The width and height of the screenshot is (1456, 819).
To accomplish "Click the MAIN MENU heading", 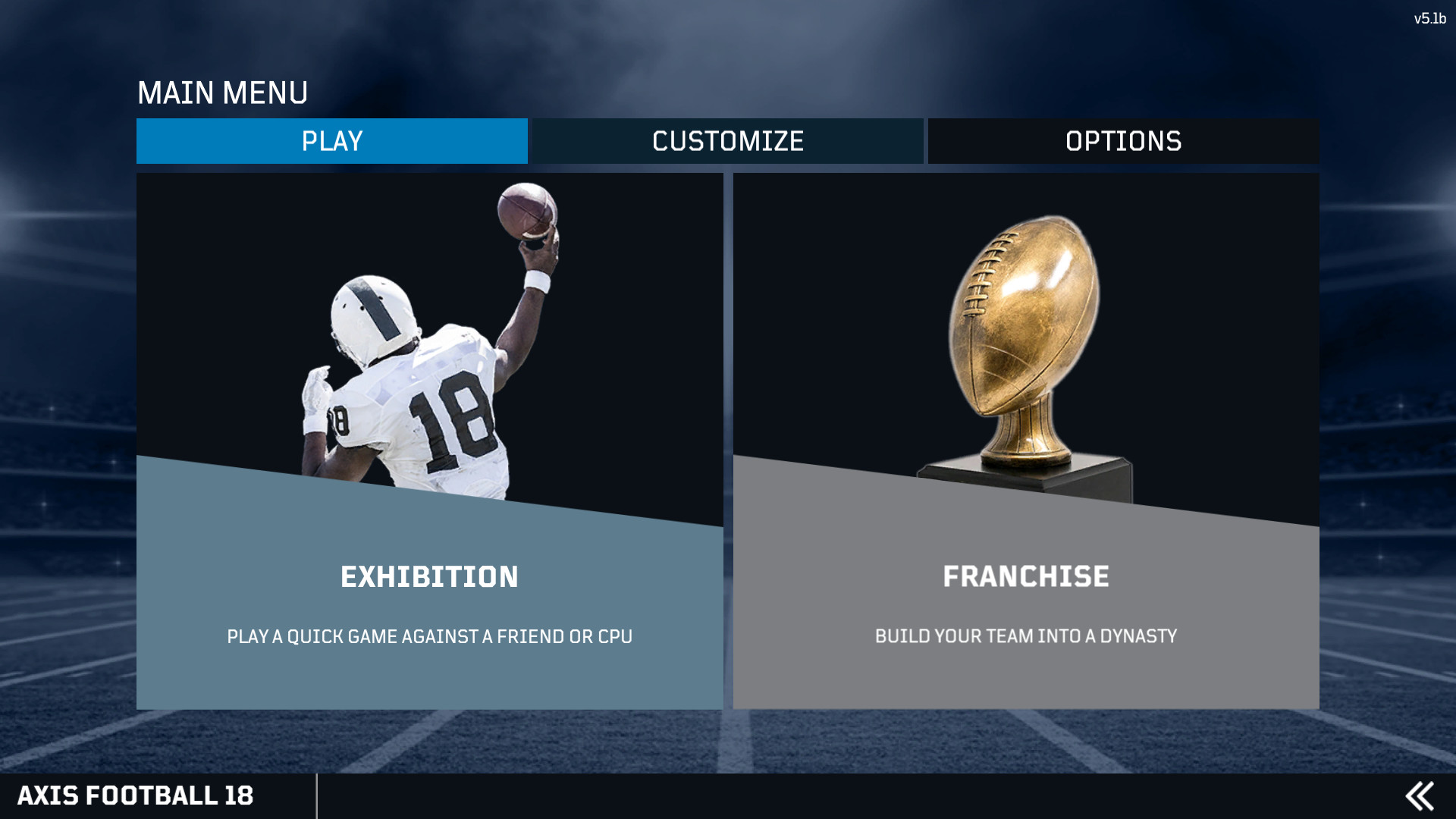I will [224, 93].
